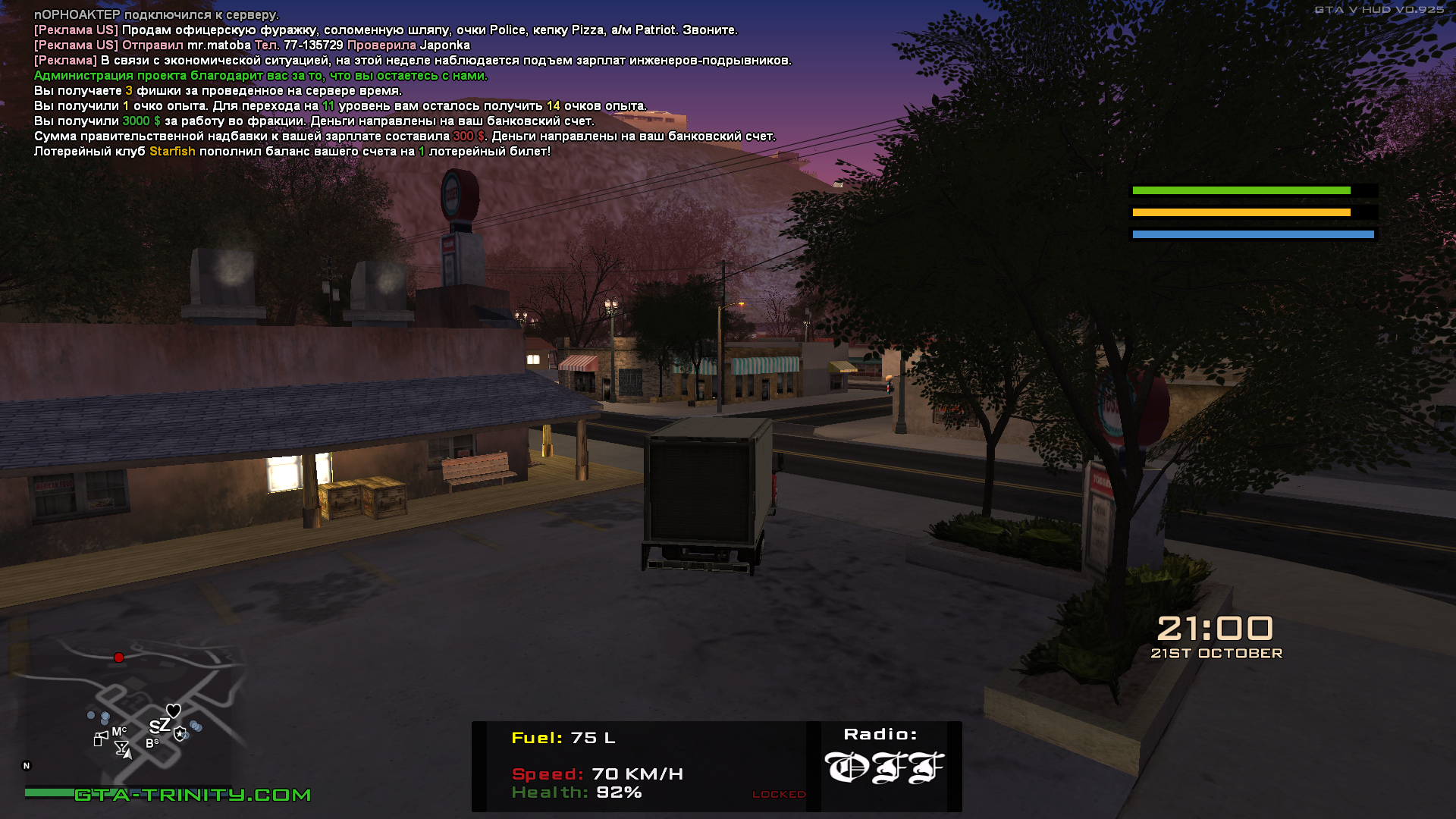This screenshot has width=1456, height=819.
Task: Toggle the Radio OFF indicator
Action: tap(883, 767)
